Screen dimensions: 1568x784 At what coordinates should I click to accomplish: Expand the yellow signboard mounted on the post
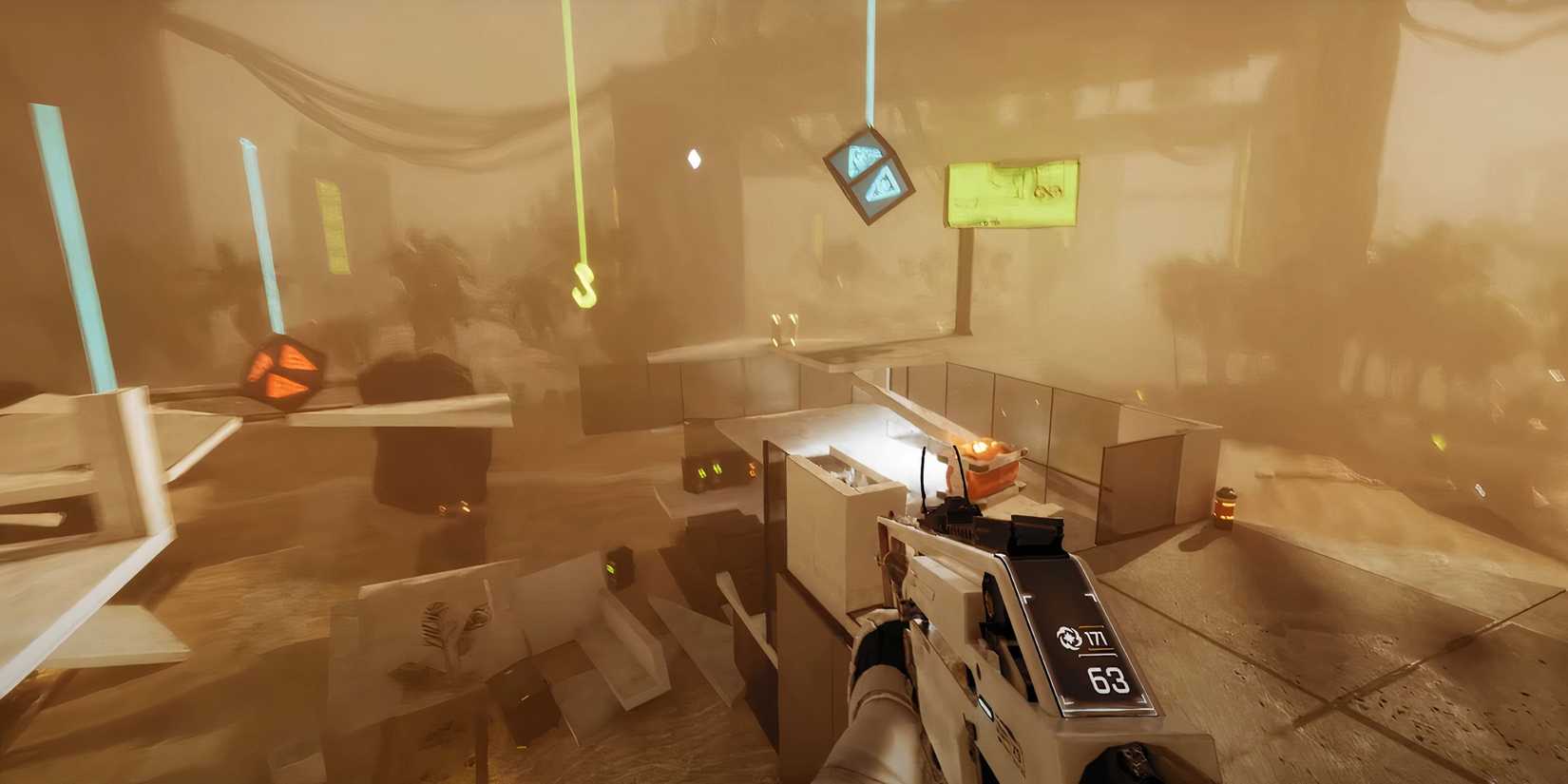pyautogui.click(x=1013, y=193)
